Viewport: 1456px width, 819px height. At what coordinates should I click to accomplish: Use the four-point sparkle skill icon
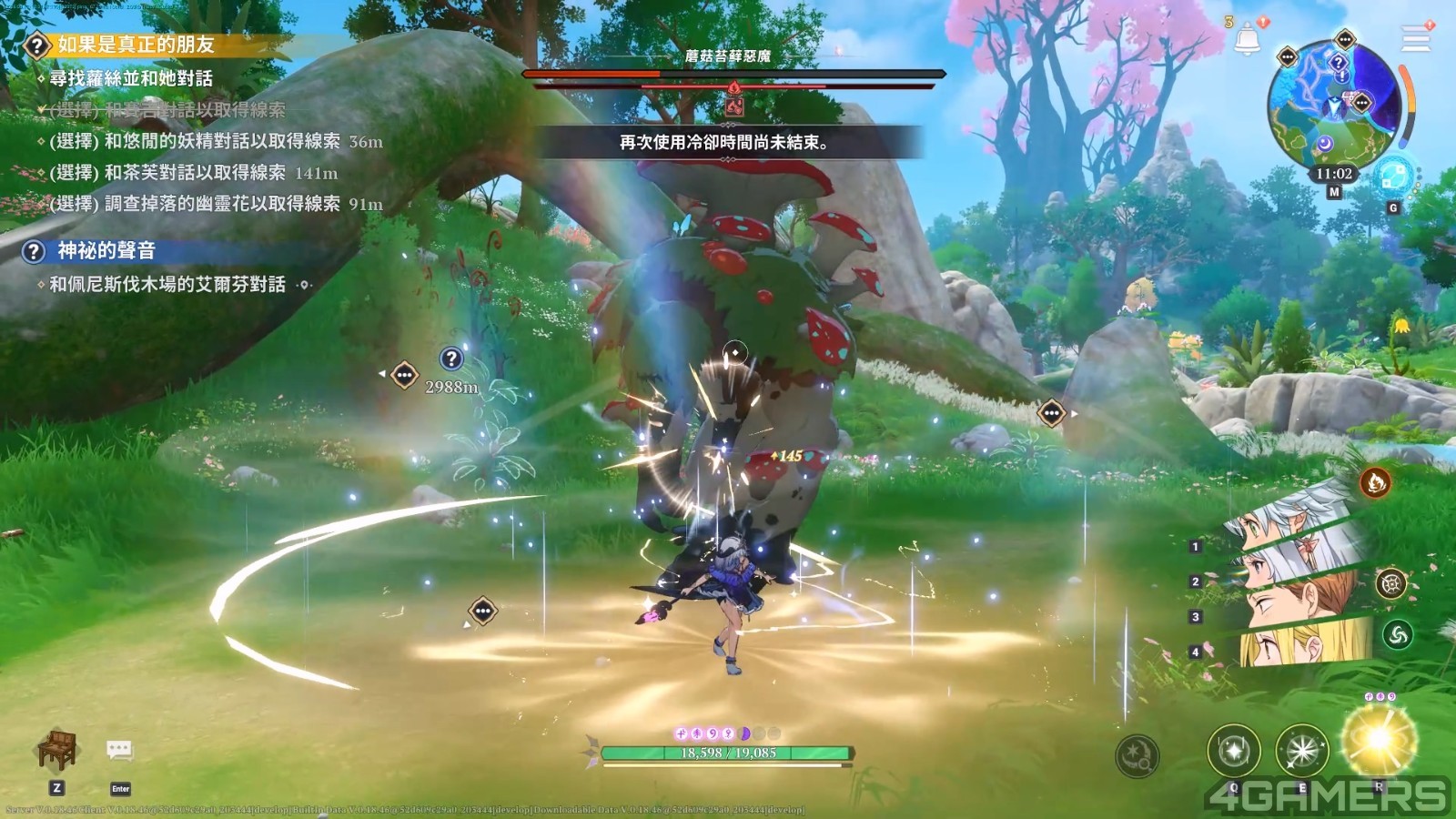[x=1233, y=751]
